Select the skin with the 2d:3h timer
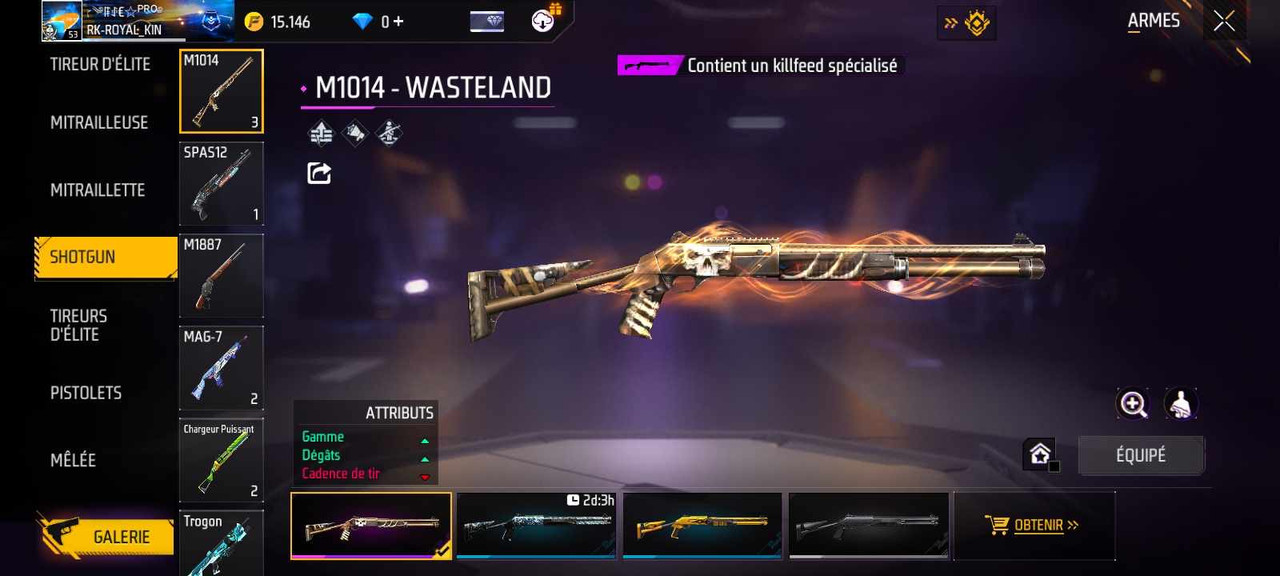 point(536,525)
